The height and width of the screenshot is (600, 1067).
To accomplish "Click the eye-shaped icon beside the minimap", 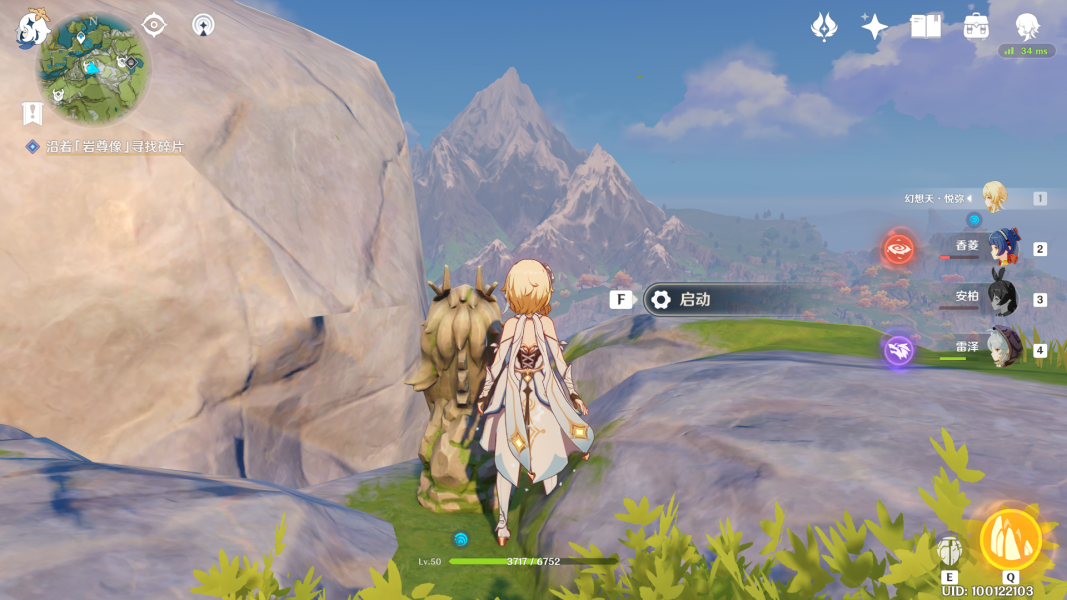I will tap(154, 24).
